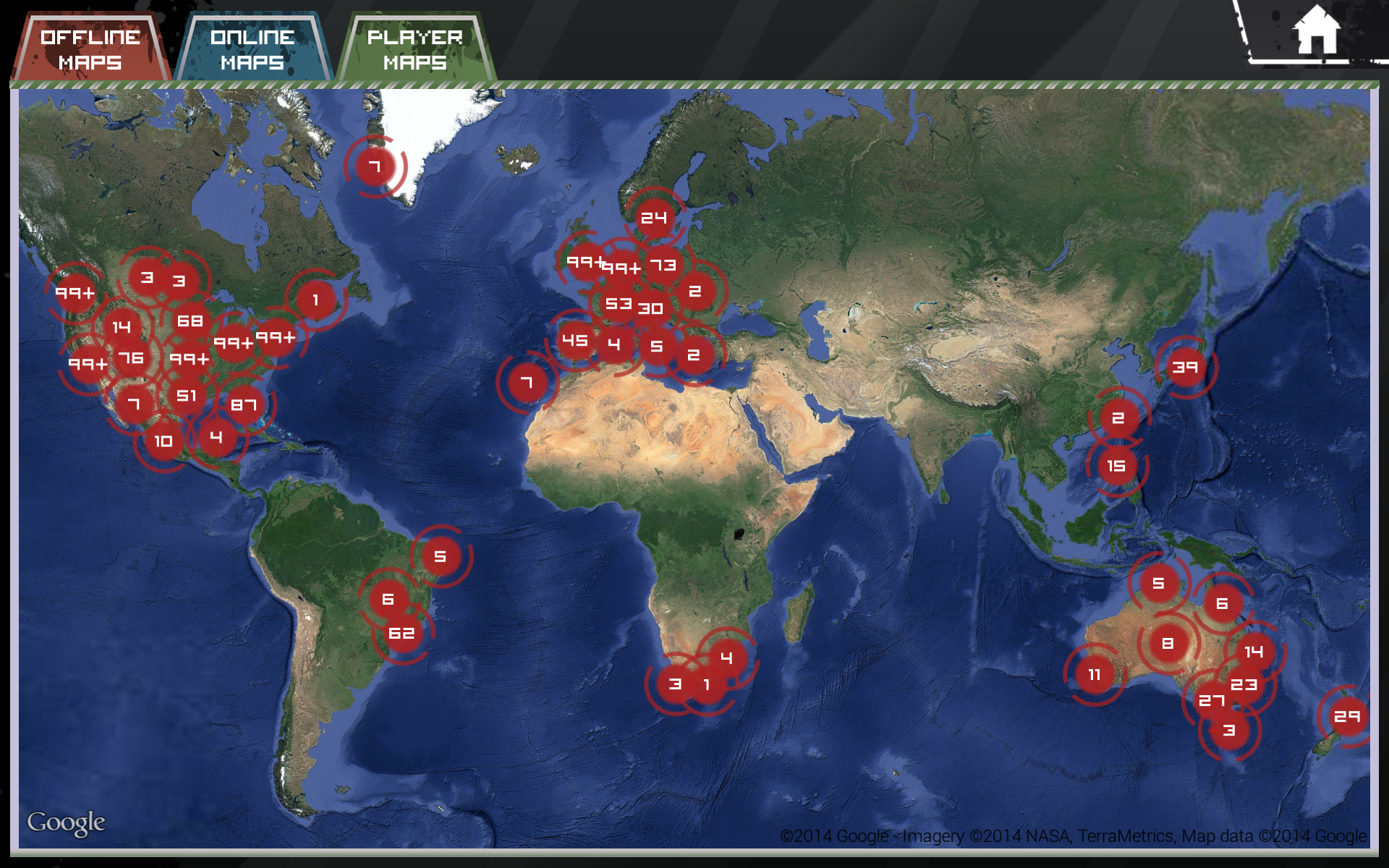Open the "87" cluster near Florida
1389x868 pixels.
click(x=244, y=405)
